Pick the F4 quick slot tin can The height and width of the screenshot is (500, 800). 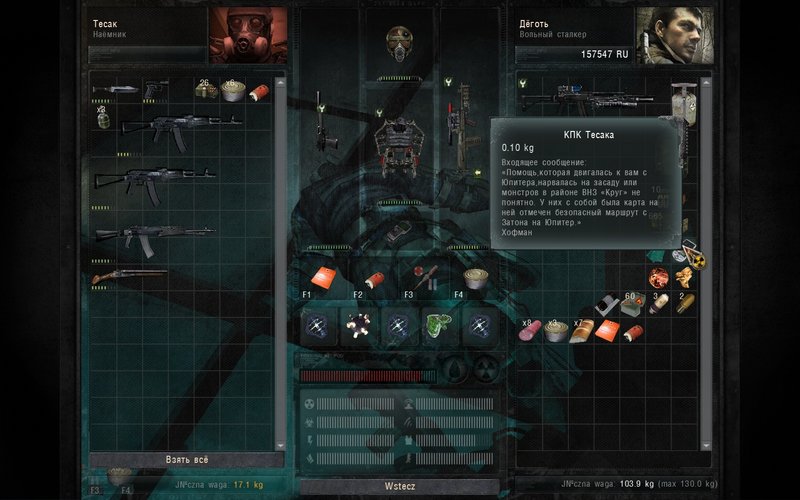tap(475, 277)
